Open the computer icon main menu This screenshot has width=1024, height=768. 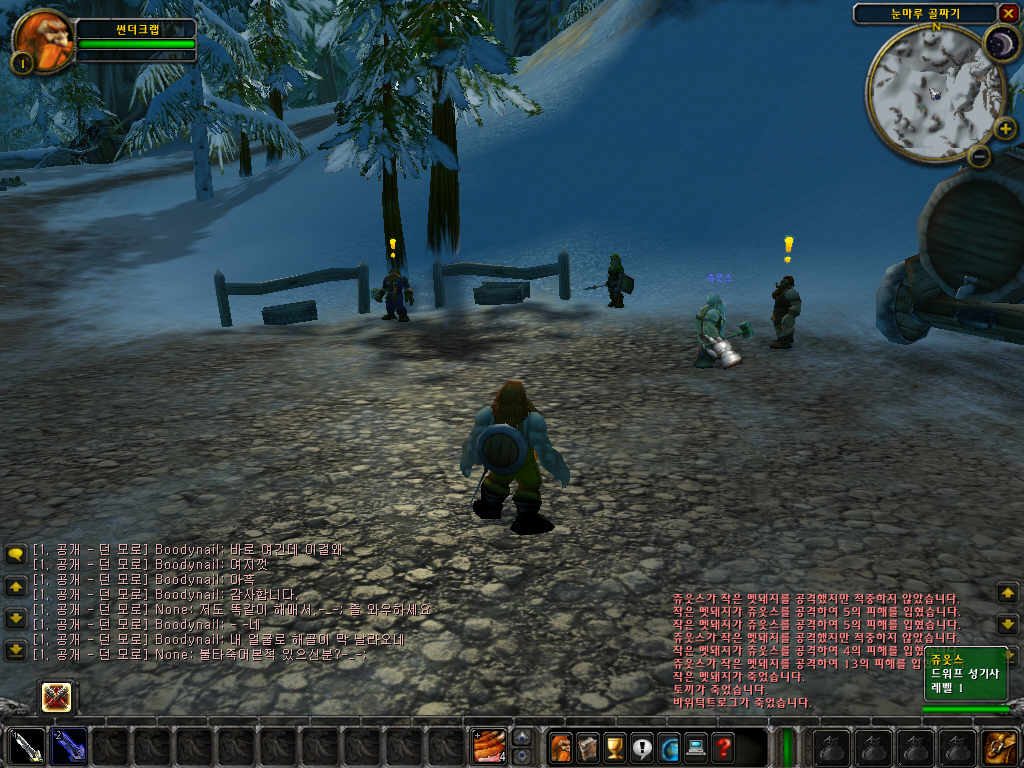[695, 747]
